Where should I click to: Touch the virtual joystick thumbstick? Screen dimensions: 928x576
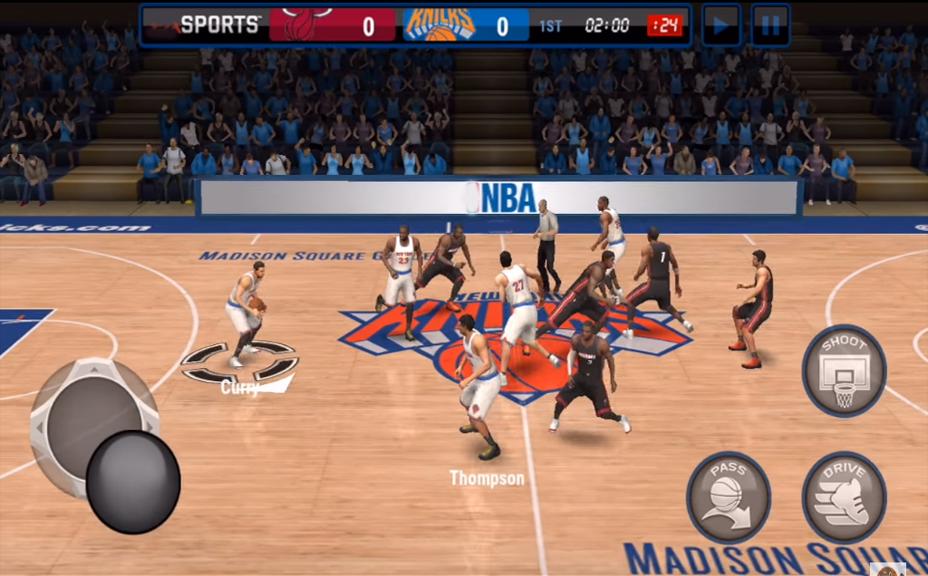click(x=133, y=481)
